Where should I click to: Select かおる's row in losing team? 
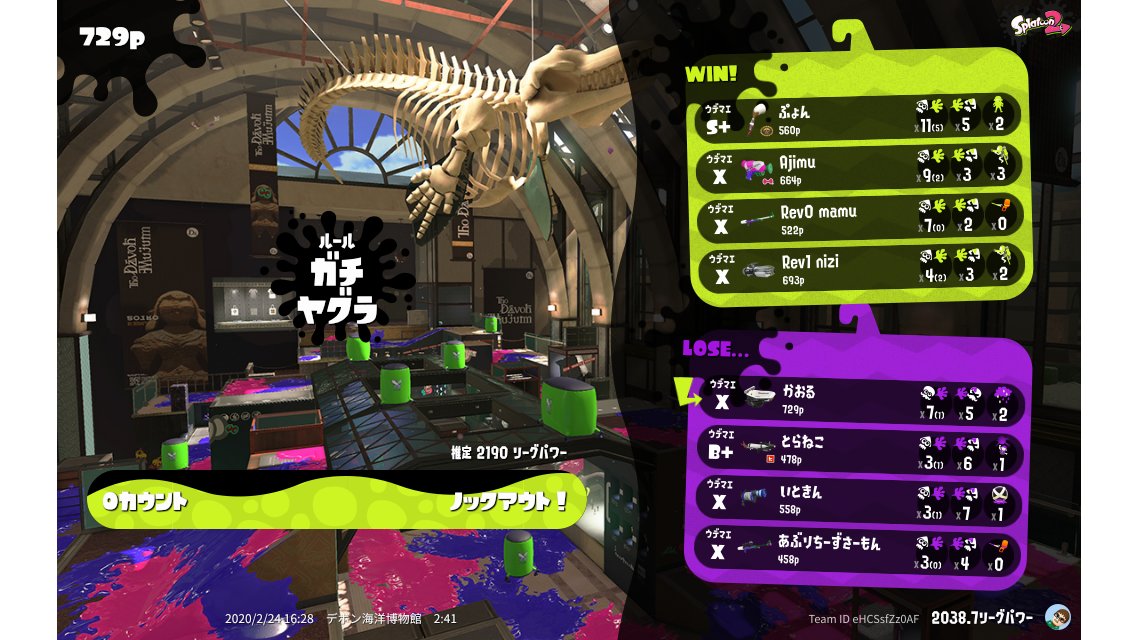click(860, 401)
